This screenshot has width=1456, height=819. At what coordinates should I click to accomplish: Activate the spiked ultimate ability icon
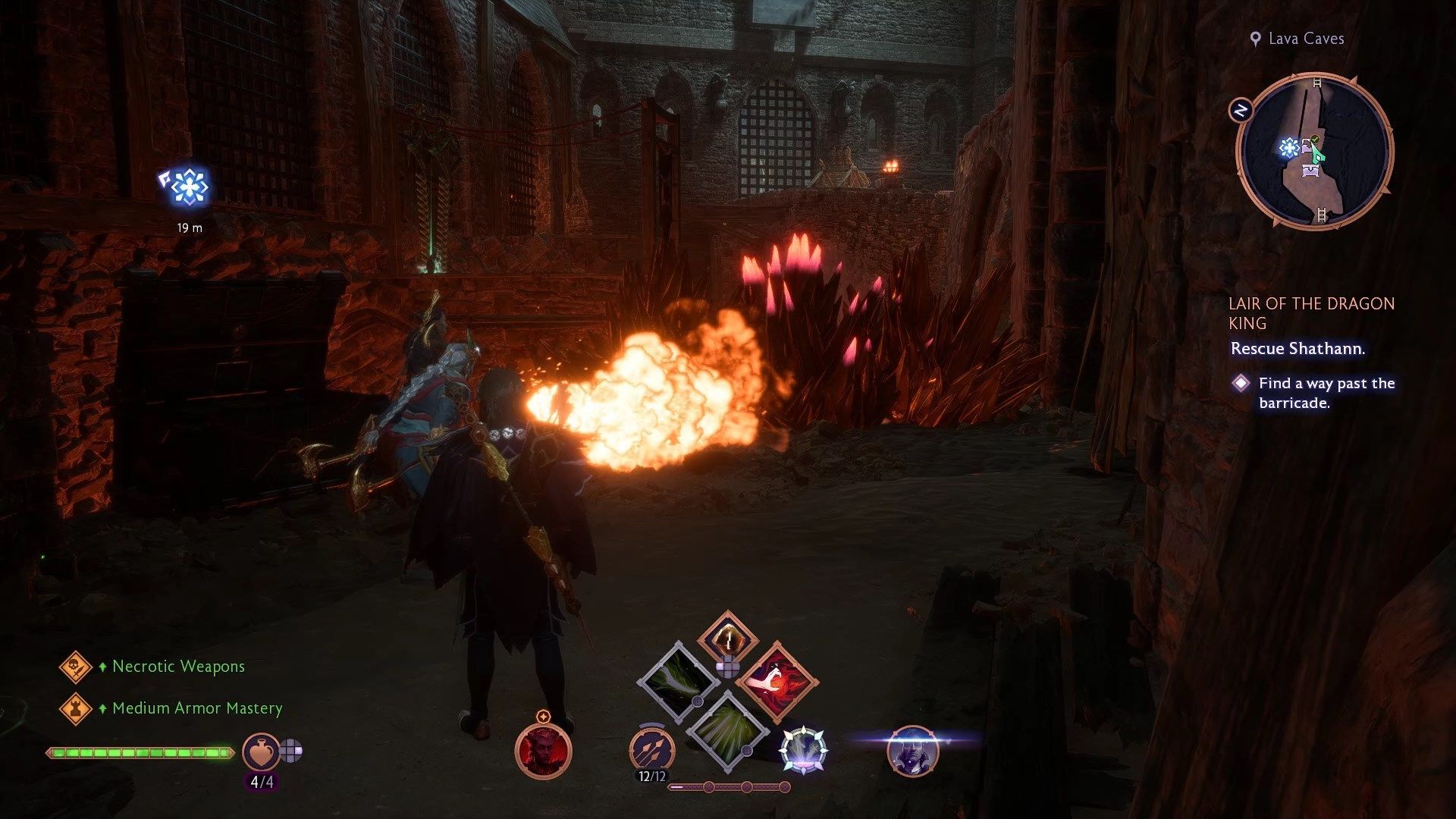[803, 750]
